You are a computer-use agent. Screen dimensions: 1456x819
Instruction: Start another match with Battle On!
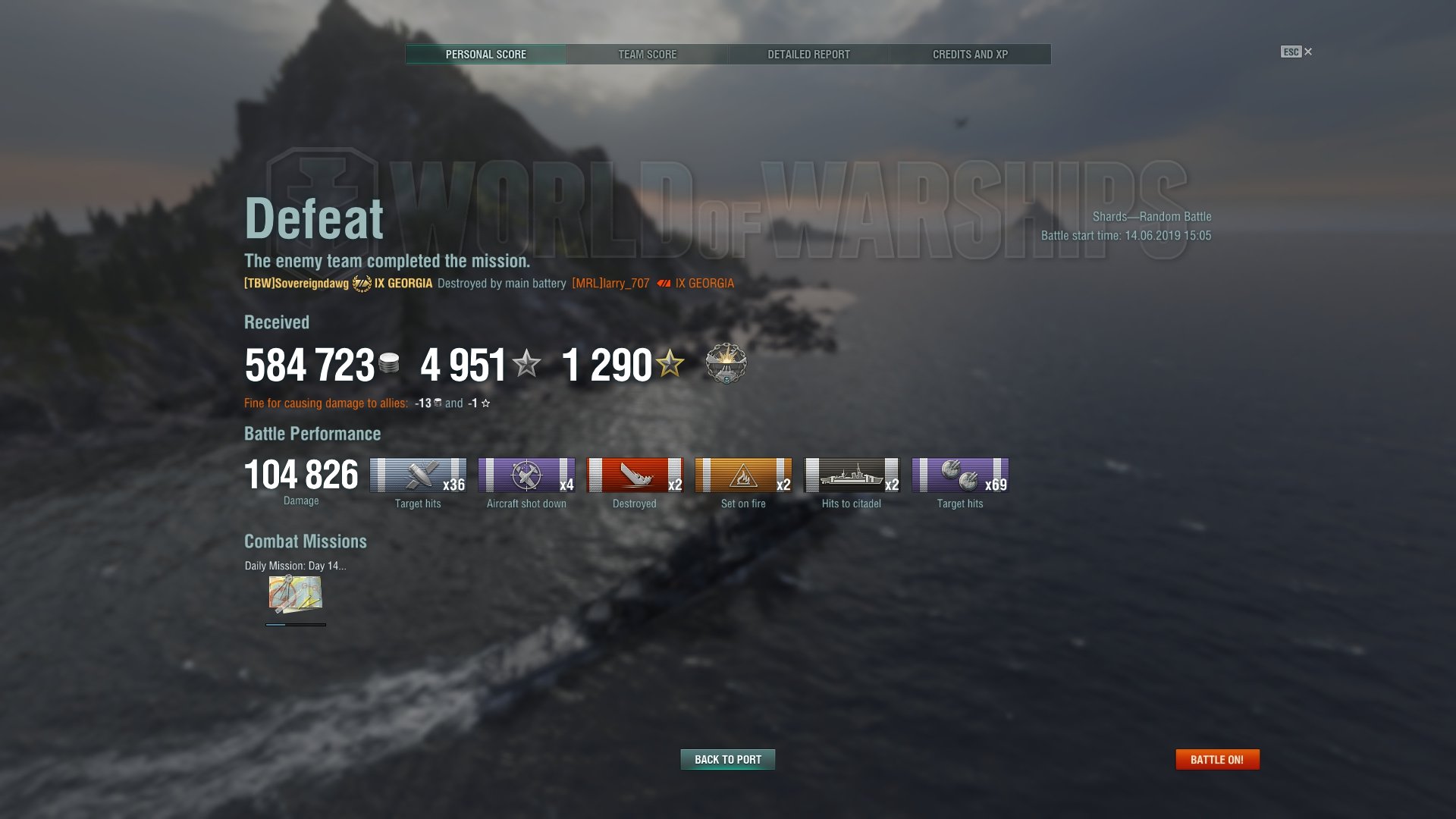[1216, 759]
